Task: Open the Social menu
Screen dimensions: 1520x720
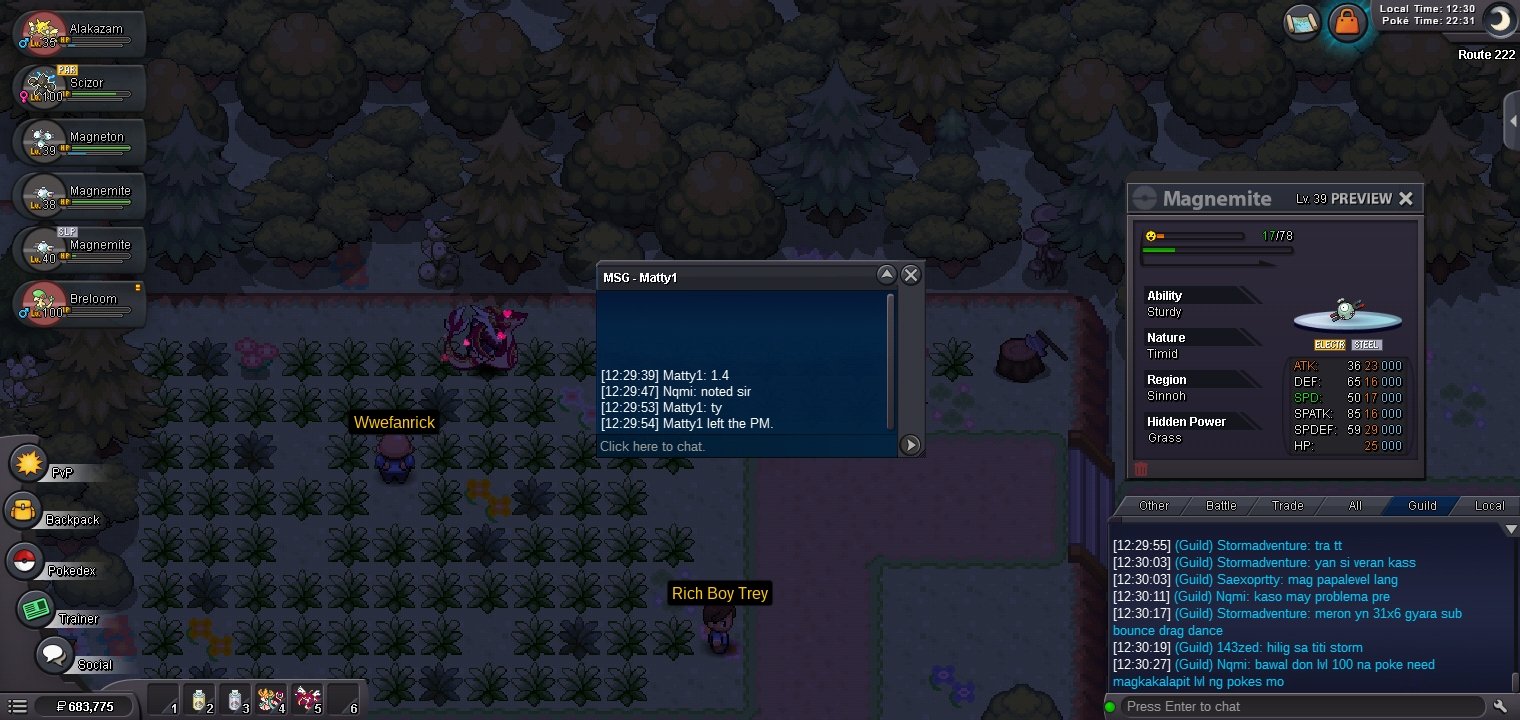Action: click(x=56, y=656)
